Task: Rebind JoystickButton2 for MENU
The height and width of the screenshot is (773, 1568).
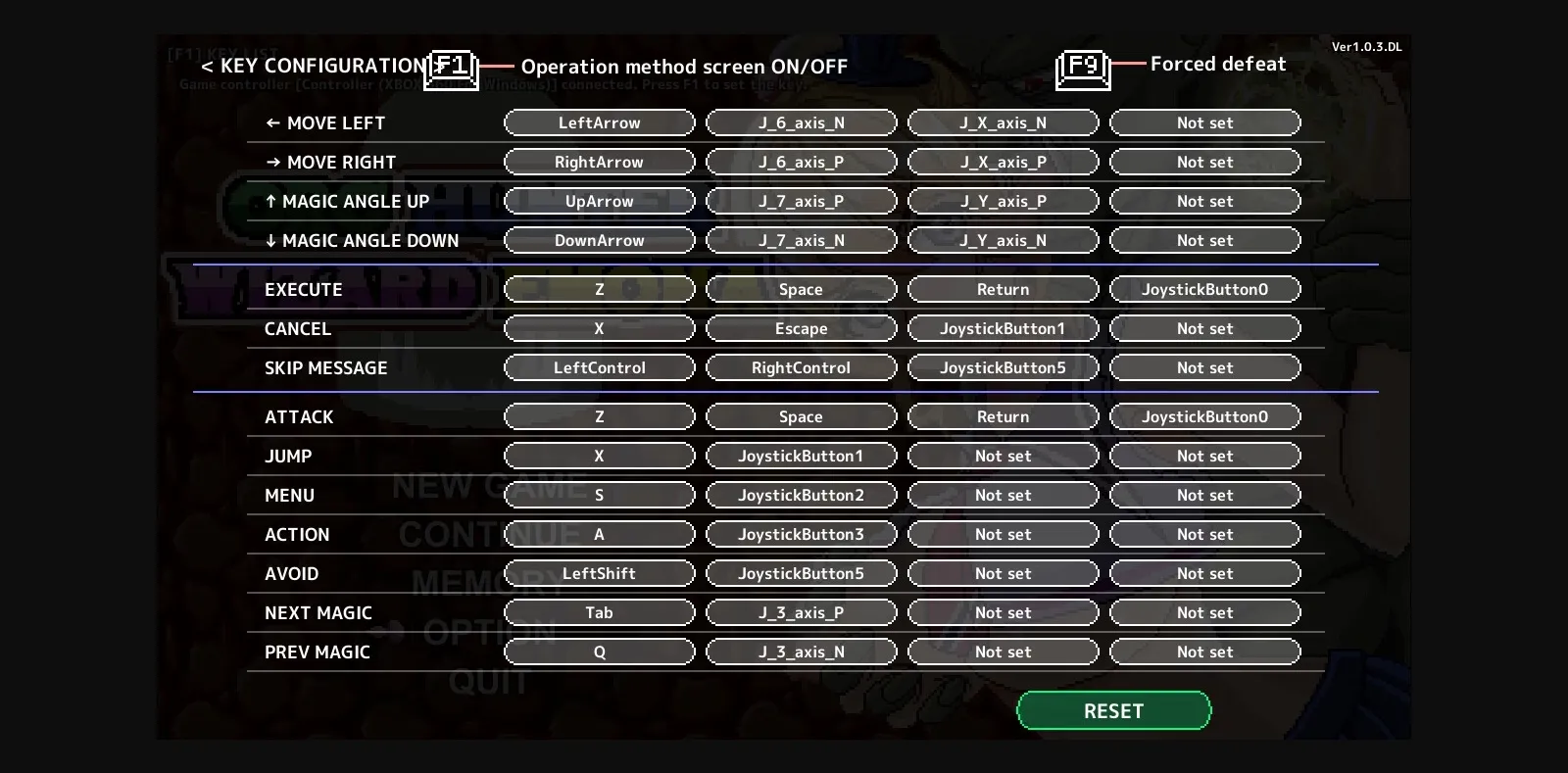Action: pyautogui.click(x=801, y=495)
